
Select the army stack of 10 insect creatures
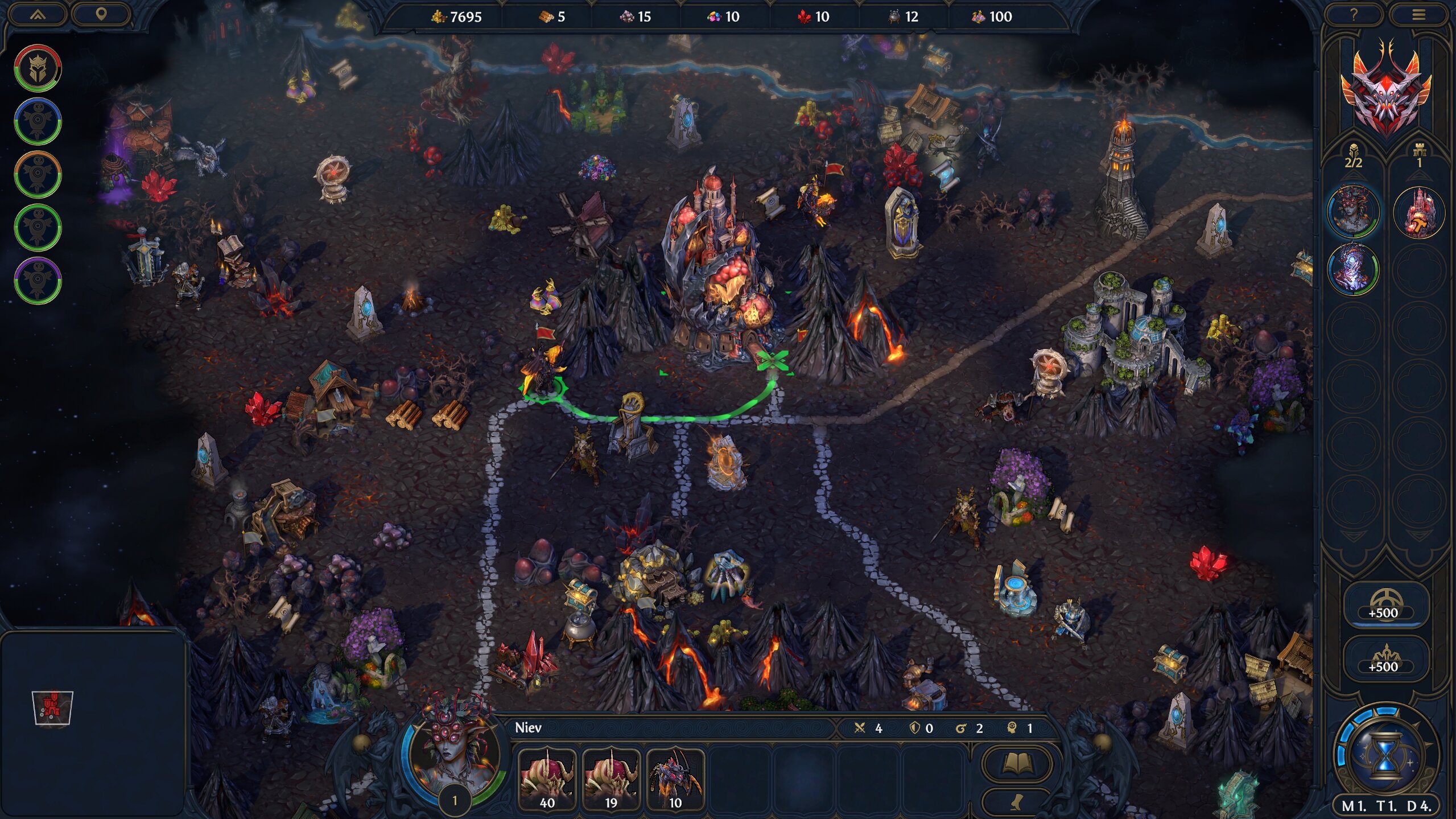[x=675, y=779]
